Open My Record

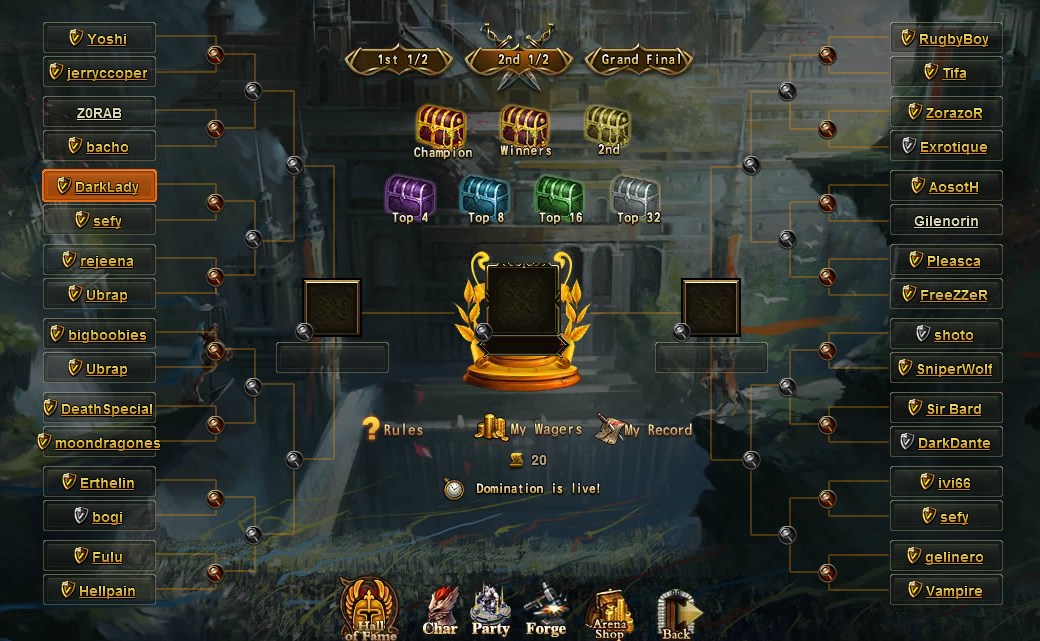[x=645, y=430]
